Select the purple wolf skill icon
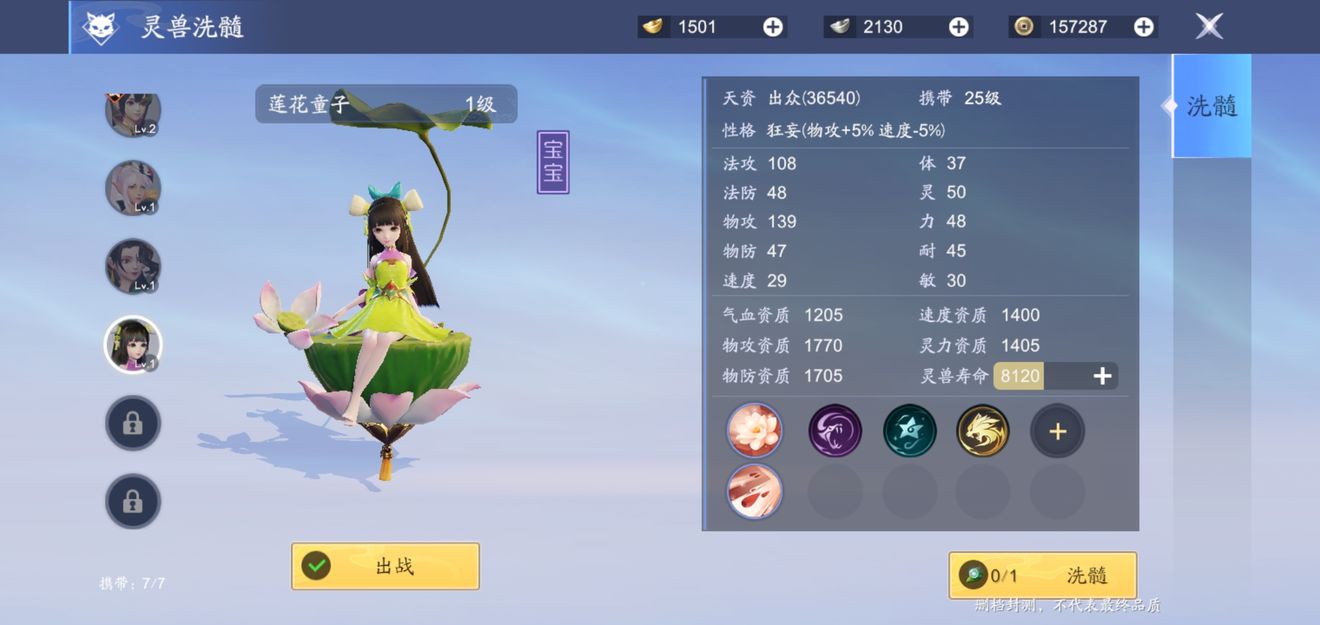The width and height of the screenshot is (1320, 625). pyautogui.click(x=835, y=431)
